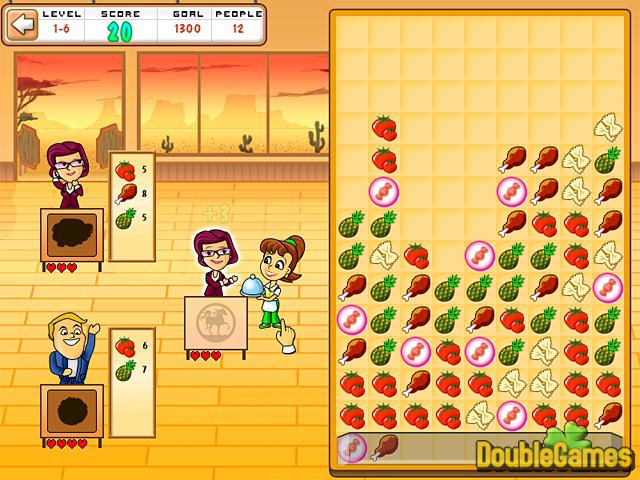Select the candy tile beneath the stacked tomatoes
The width and height of the screenshot is (640, 480).
384,190
